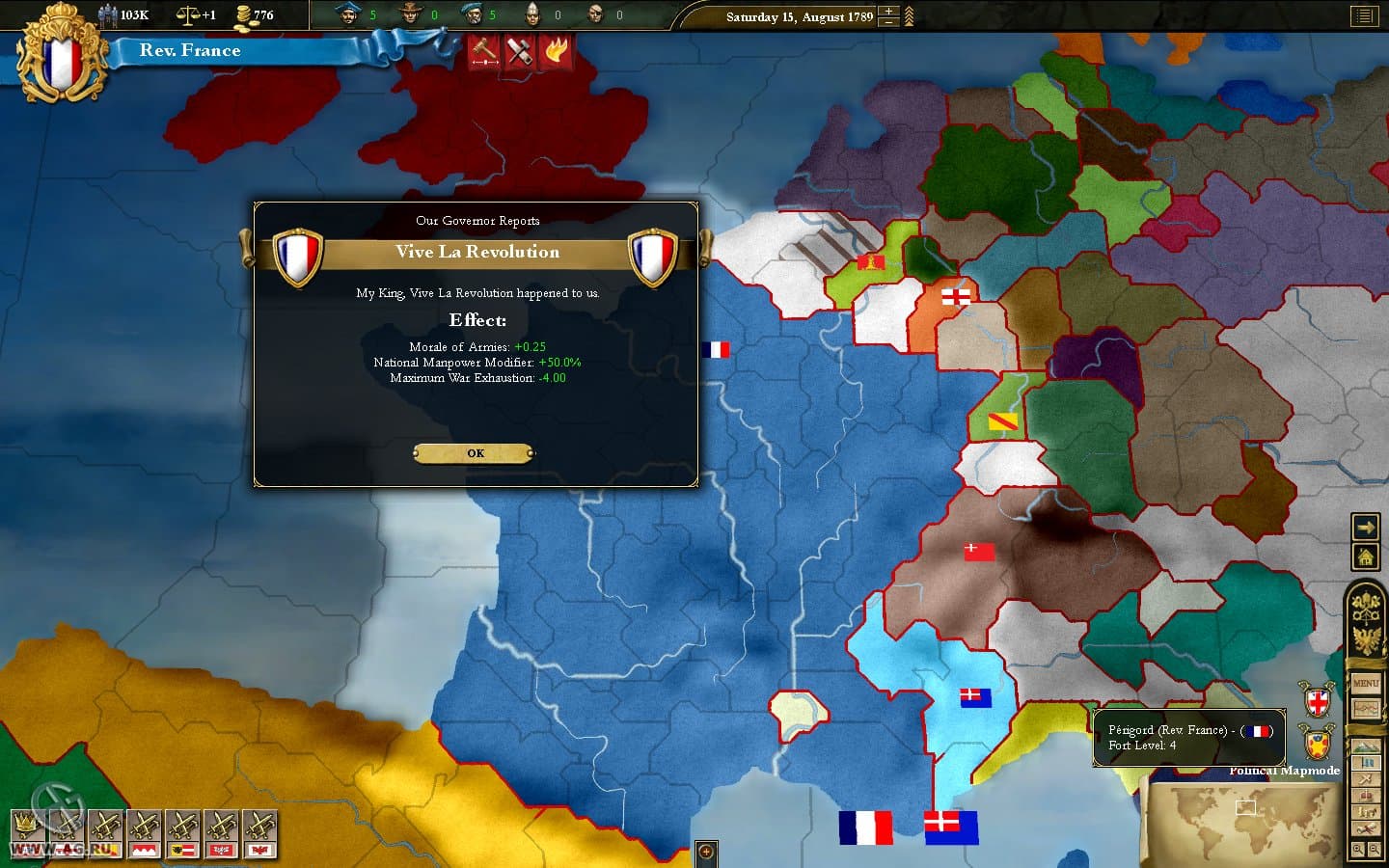The height and width of the screenshot is (868, 1389).
Task: Click the flame rebellion alert icon
Action: (x=557, y=51)
